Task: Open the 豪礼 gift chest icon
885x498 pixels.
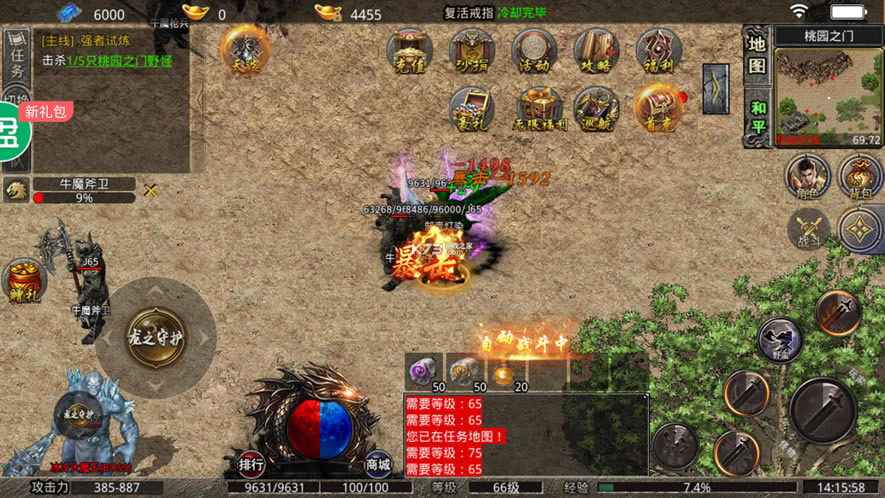Action: (x=472, y=109)
